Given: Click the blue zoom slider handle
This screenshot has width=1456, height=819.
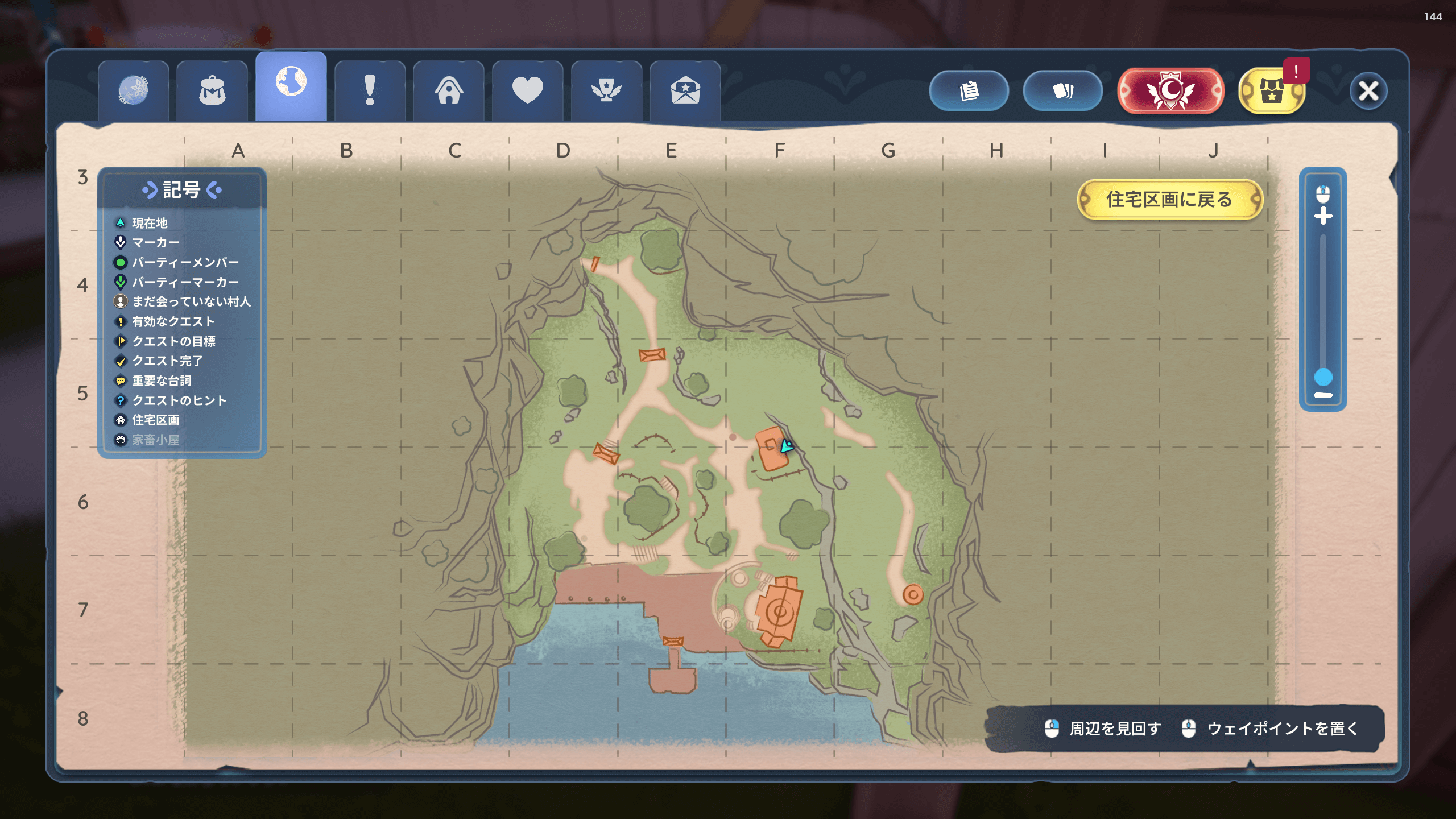Looking at the screenshot, I should (x=1323, y=377).
